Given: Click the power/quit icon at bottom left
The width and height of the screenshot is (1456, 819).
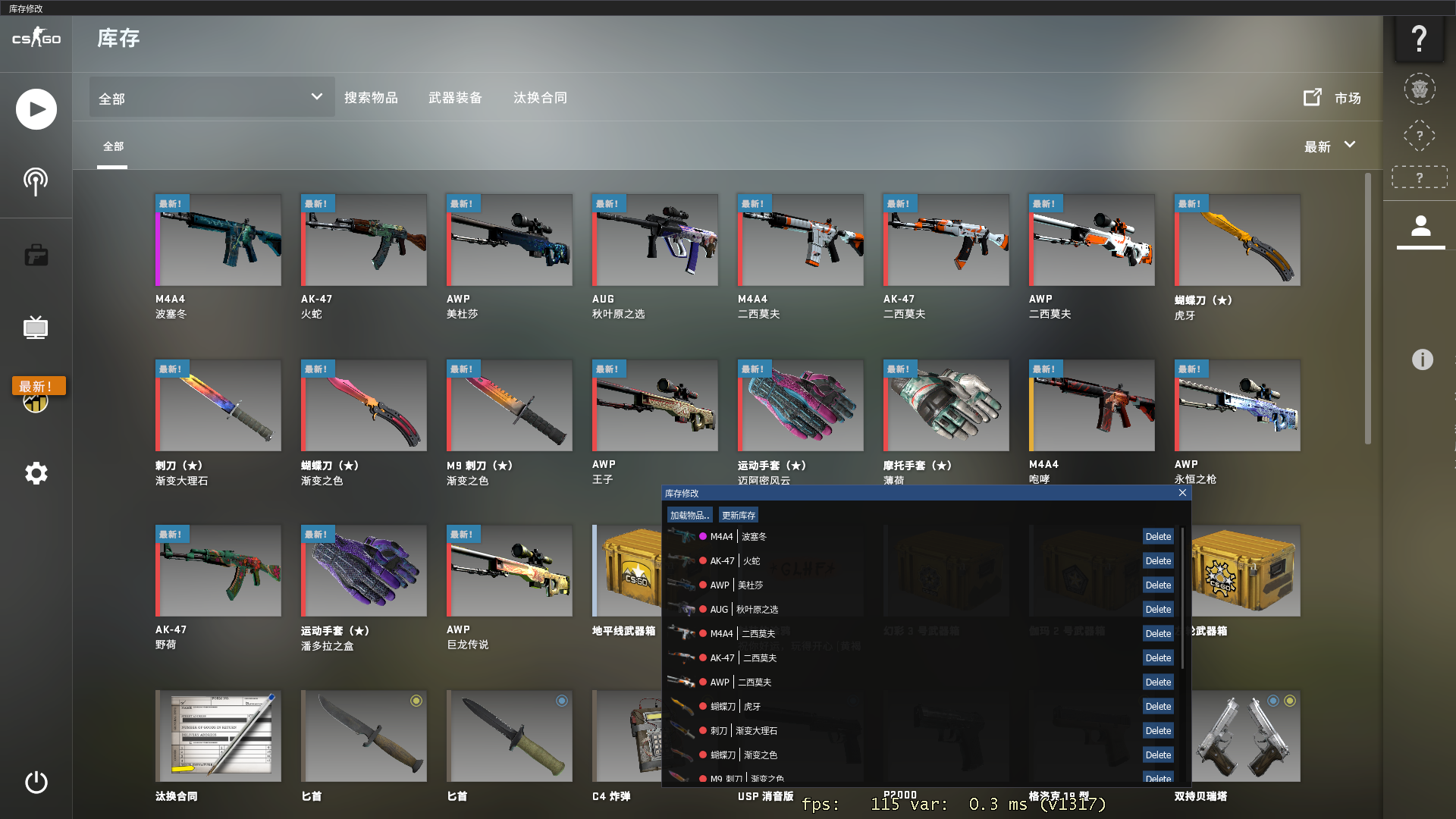Looking at the screenshot, I should pyautogui.click(x=36, y=783).
